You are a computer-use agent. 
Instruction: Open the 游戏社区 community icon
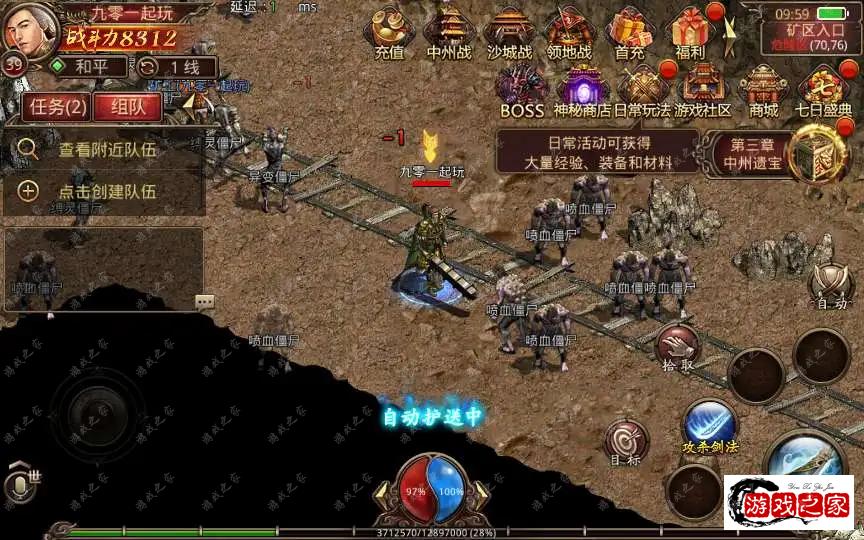[x=703, y=91]
